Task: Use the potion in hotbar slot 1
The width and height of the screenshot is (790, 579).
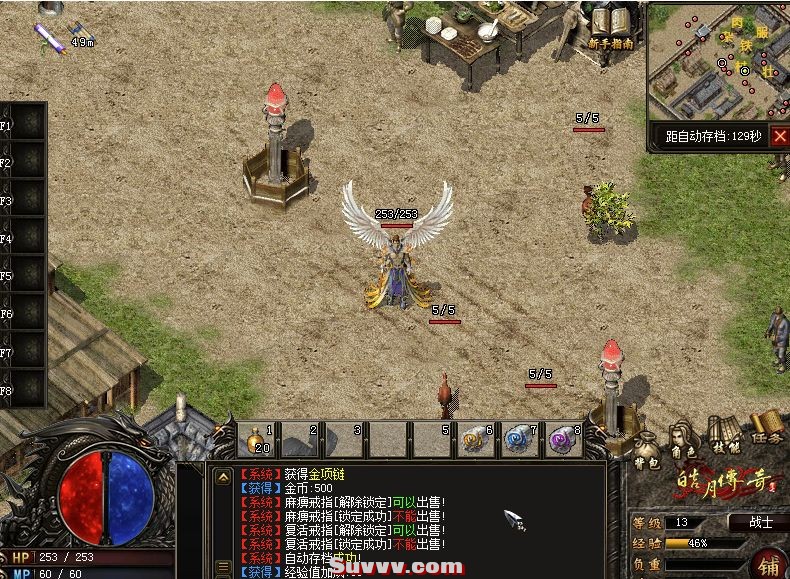Action: point(259,440)
